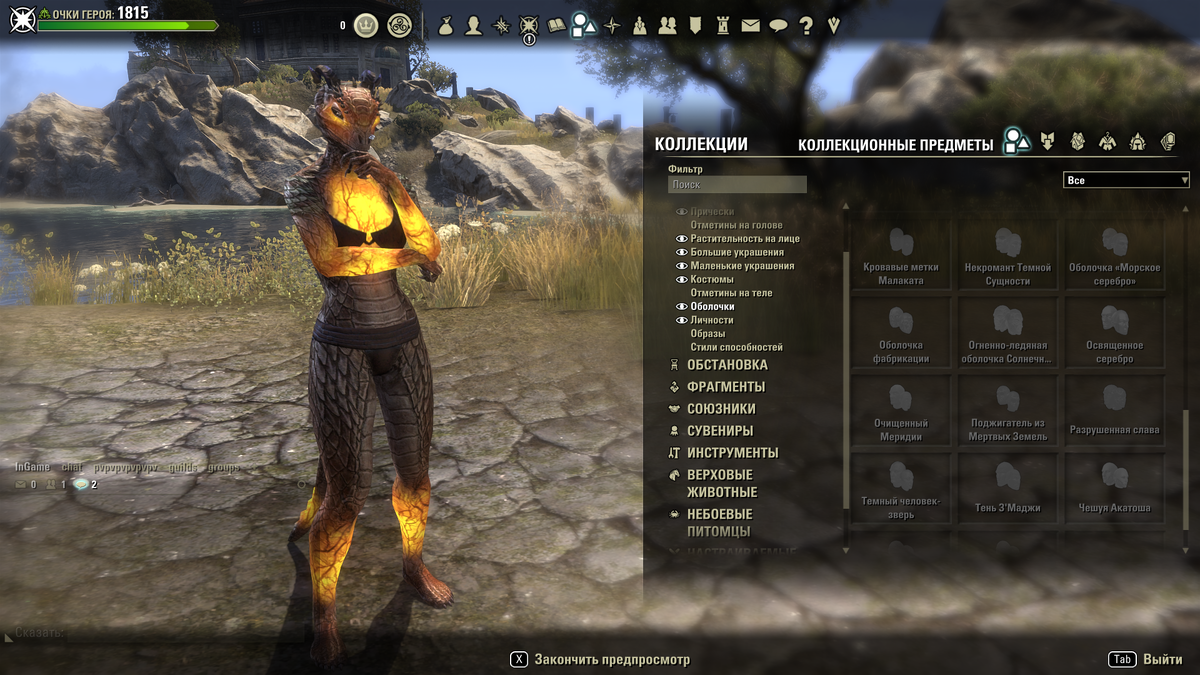This screenshot has width=1200, height=675.
Task: Open the mail envelope icon in top bar
Action: point(750,26)
